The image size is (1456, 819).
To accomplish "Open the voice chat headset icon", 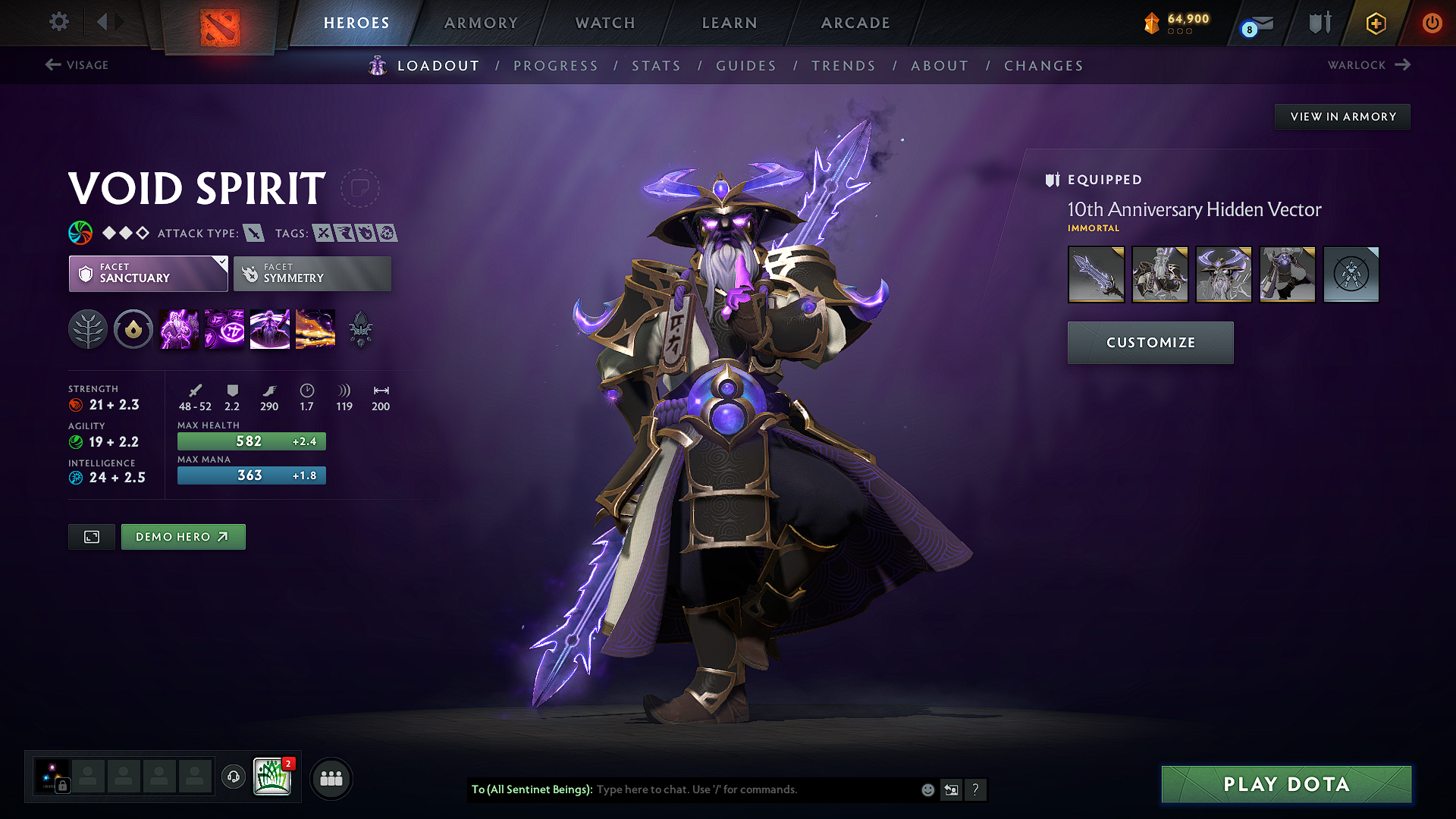I will 233,778.
